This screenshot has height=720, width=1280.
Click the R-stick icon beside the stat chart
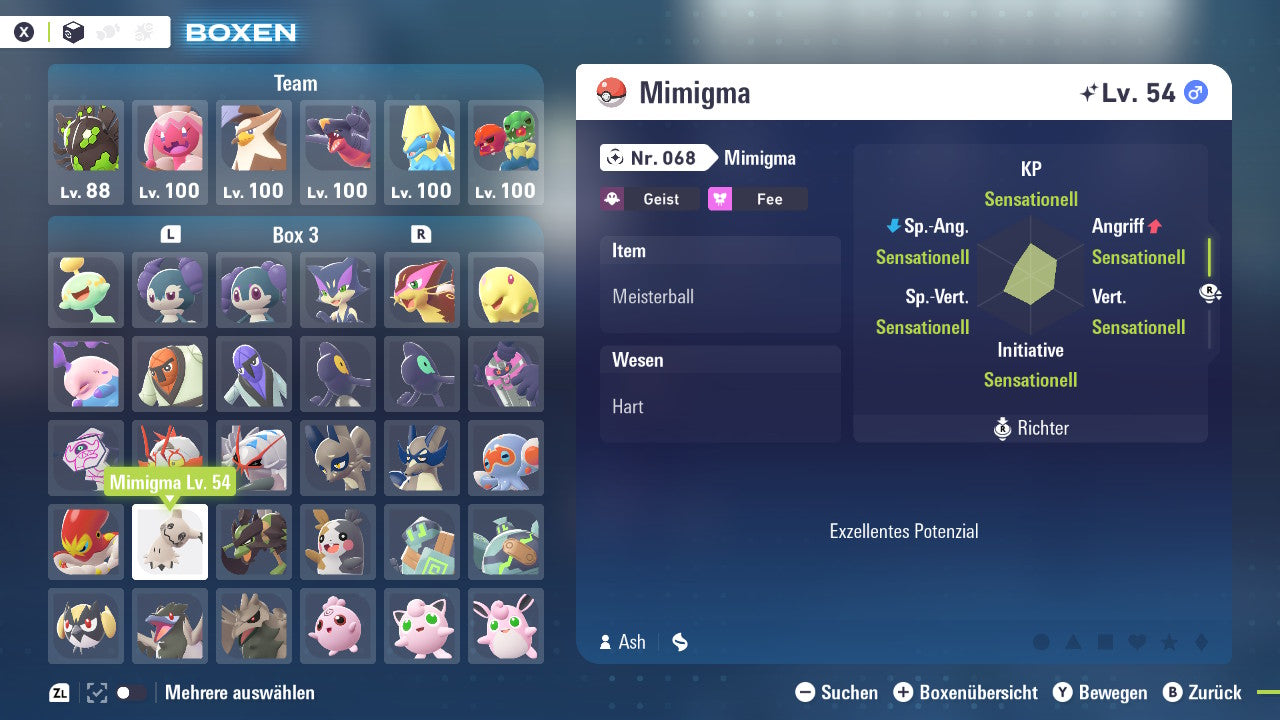(1208, 294)
